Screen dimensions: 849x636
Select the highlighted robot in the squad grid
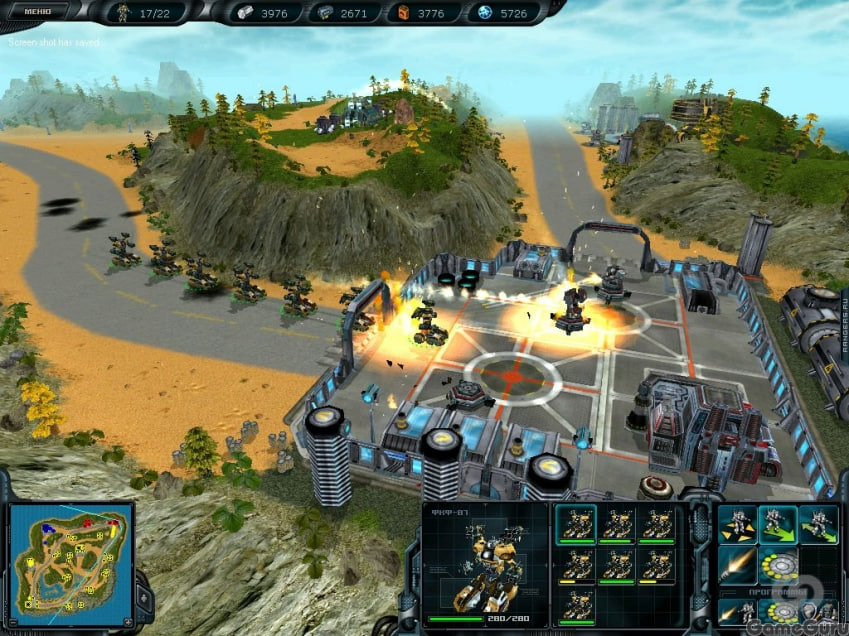coord(578,524)
